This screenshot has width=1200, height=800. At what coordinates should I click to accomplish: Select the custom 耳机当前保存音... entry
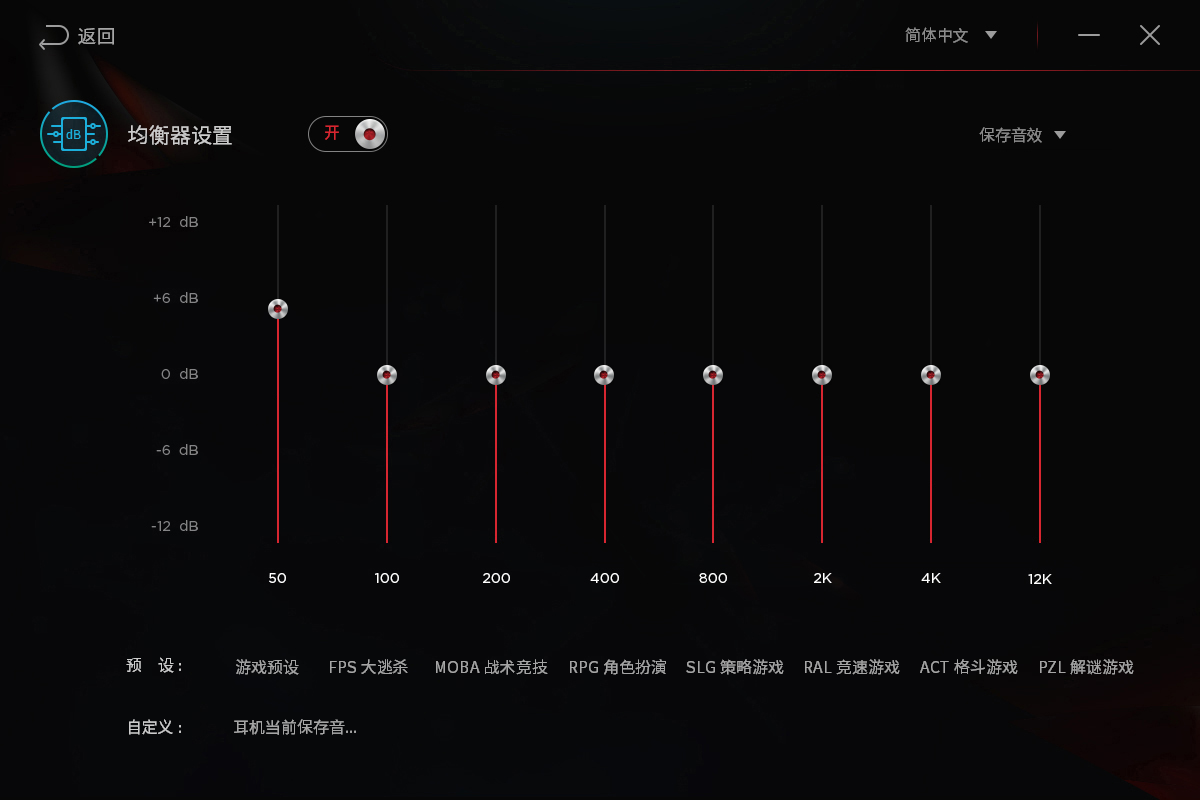pos(295,727)
